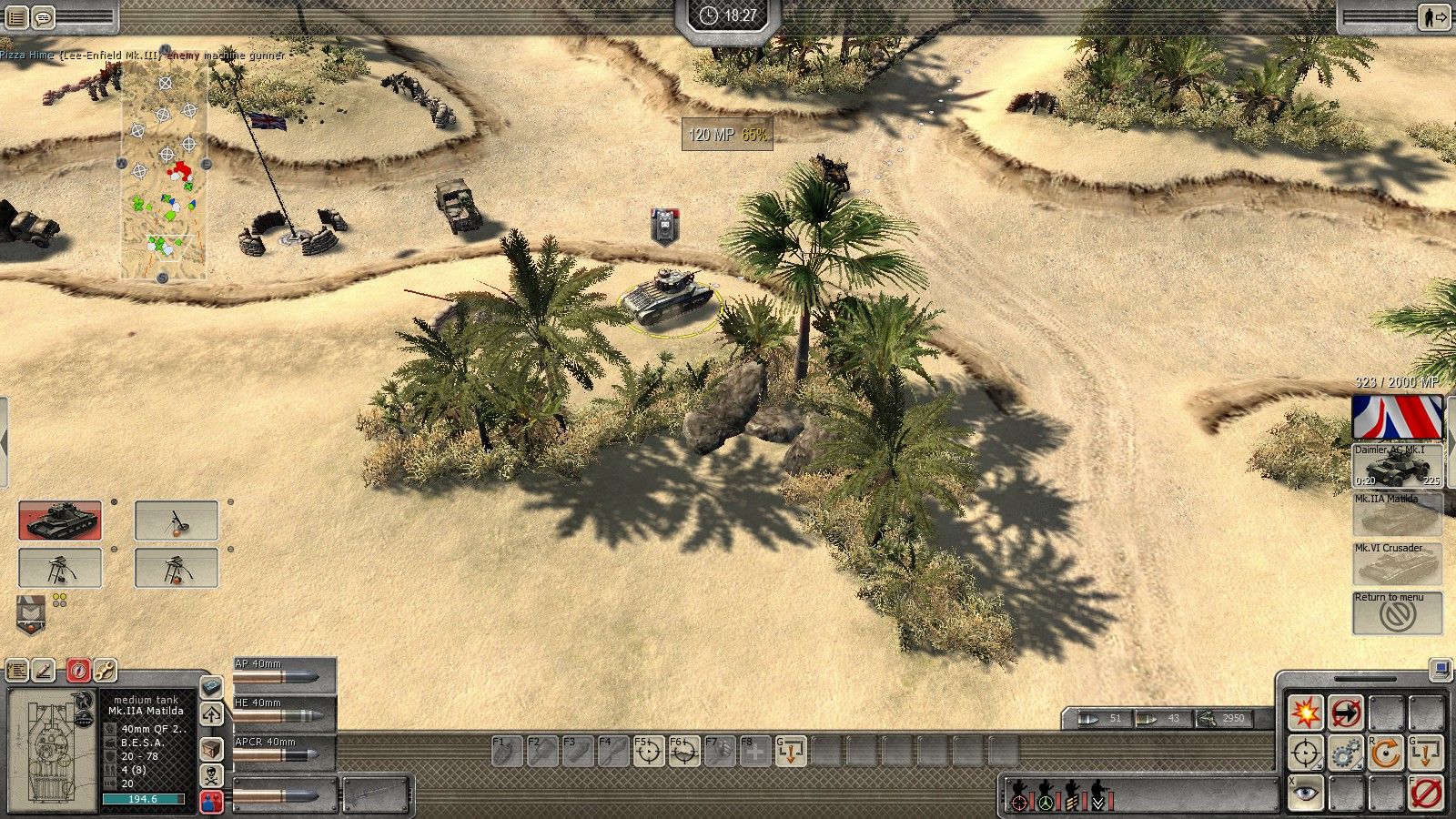Open the skull and crossbones option
Image resolution: width=1456 pixels, height=819 pixels.
(x=211, y=775)
